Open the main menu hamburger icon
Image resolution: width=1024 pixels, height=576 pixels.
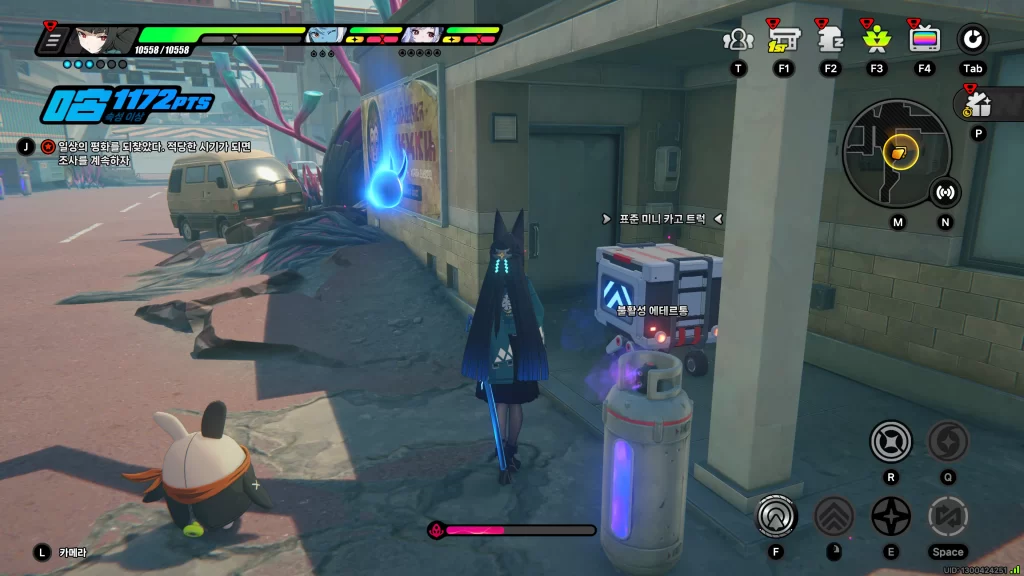tap(53, 41)
